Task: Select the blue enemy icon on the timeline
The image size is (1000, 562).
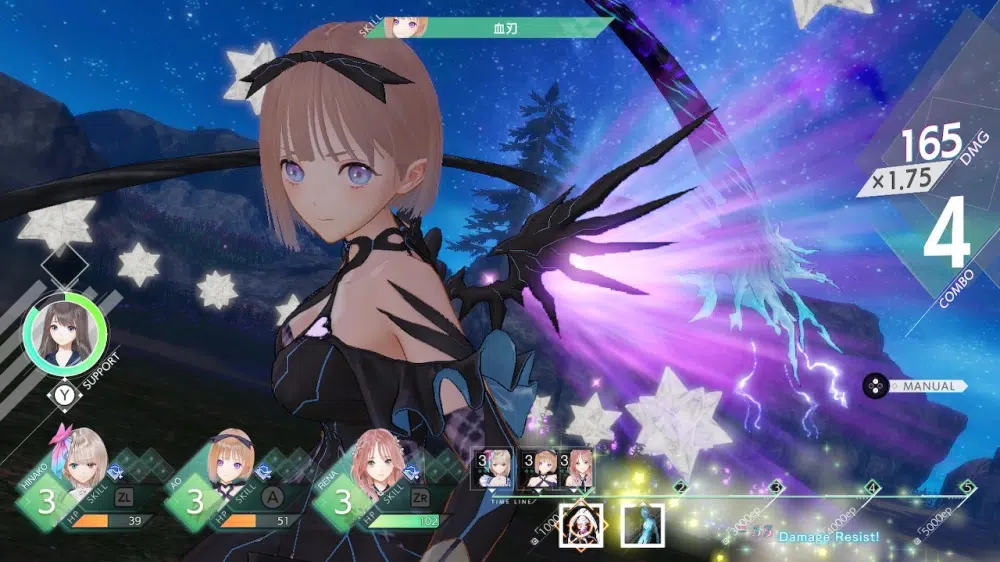Action: (643, 523)
